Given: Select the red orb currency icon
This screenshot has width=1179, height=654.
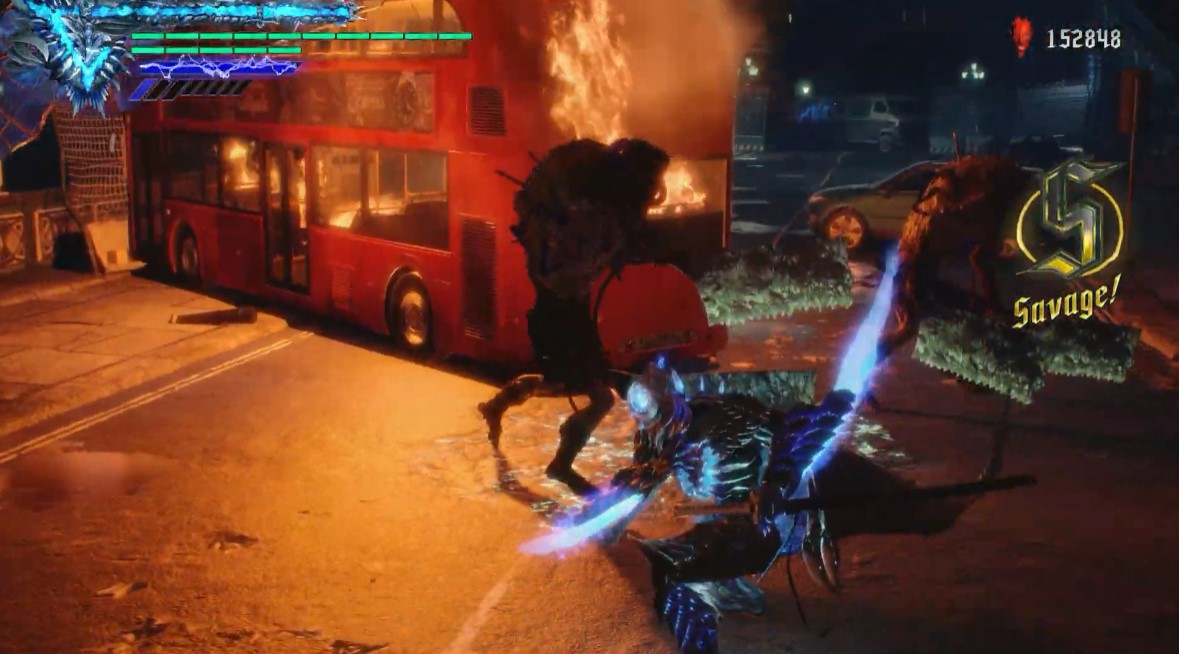Looking at the screenshot, I should pos(1020,37).
